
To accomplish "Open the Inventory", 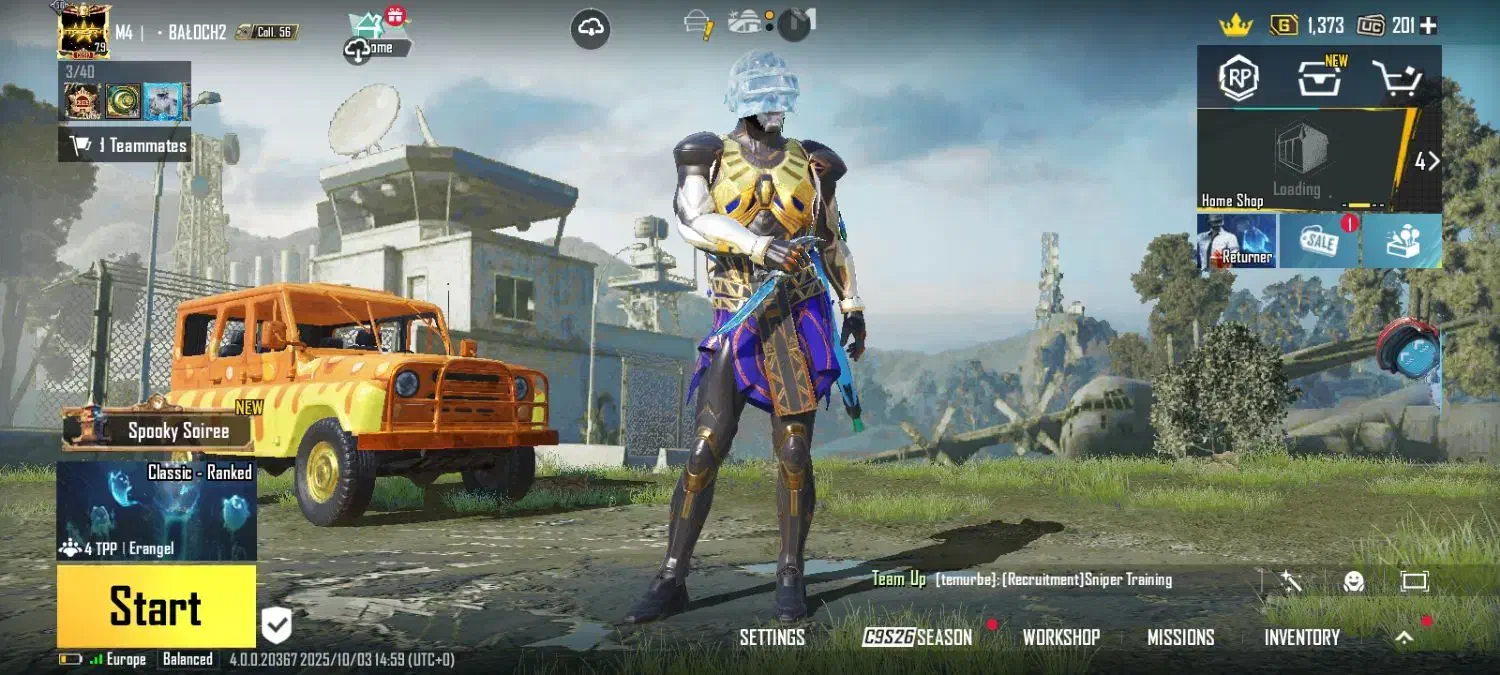I will [1302, 638].
